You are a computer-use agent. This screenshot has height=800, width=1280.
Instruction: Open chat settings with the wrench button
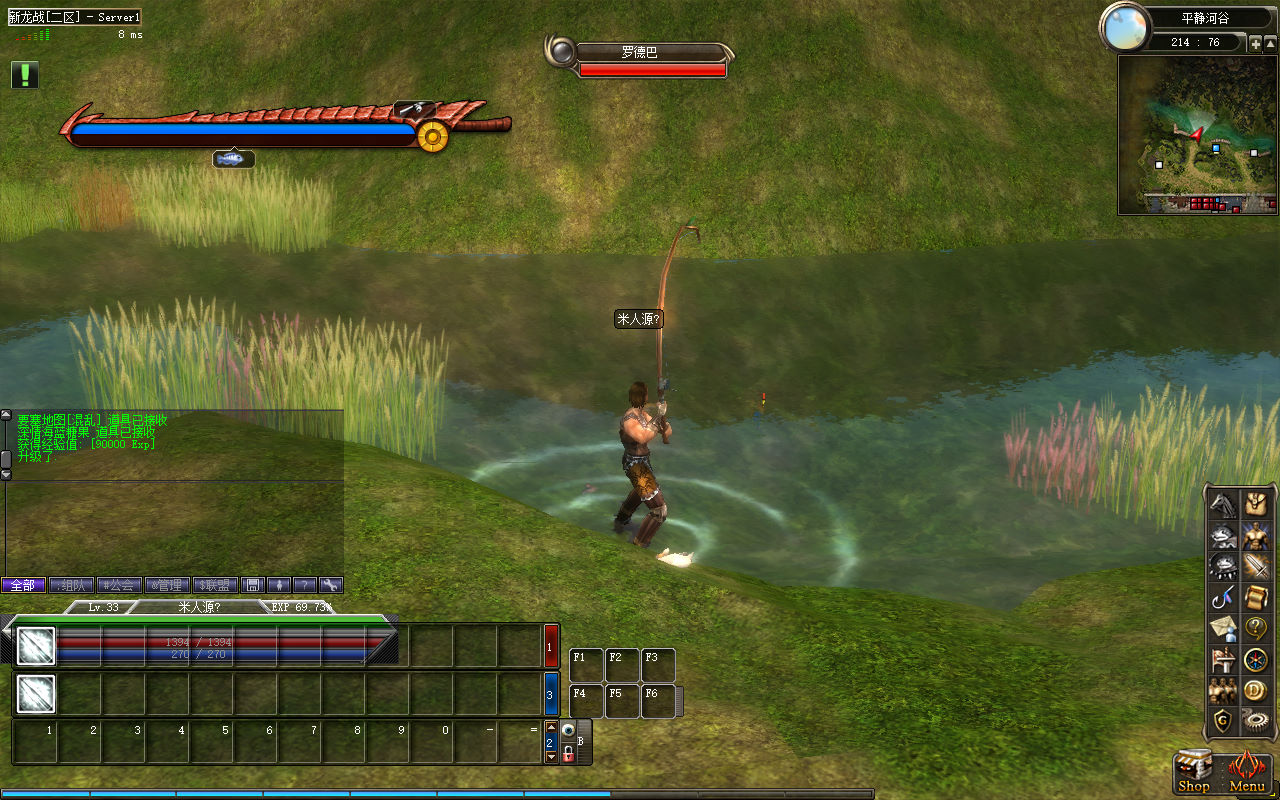point(330,585)
